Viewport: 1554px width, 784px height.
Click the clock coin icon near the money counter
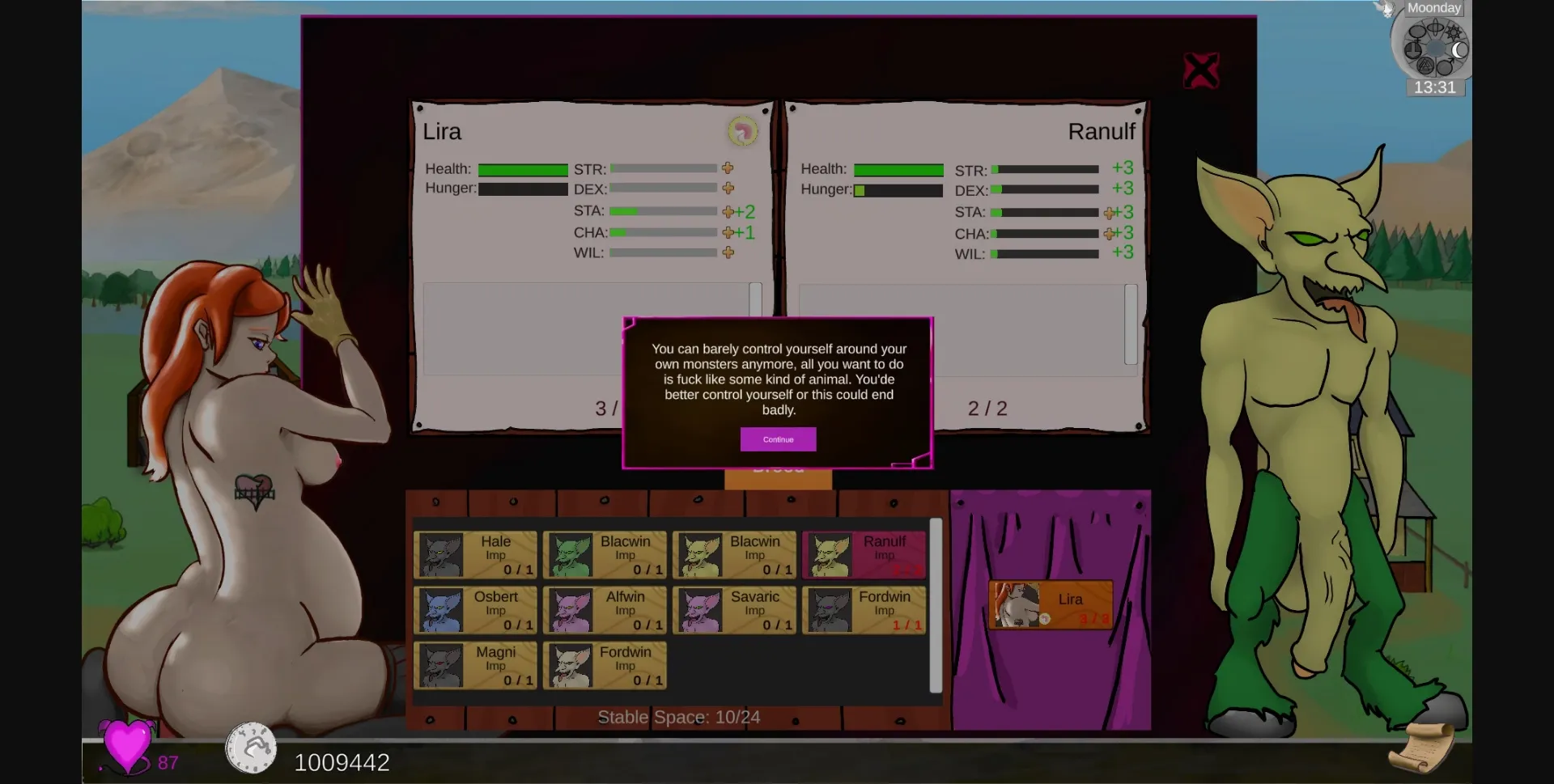tap(251, 748)
